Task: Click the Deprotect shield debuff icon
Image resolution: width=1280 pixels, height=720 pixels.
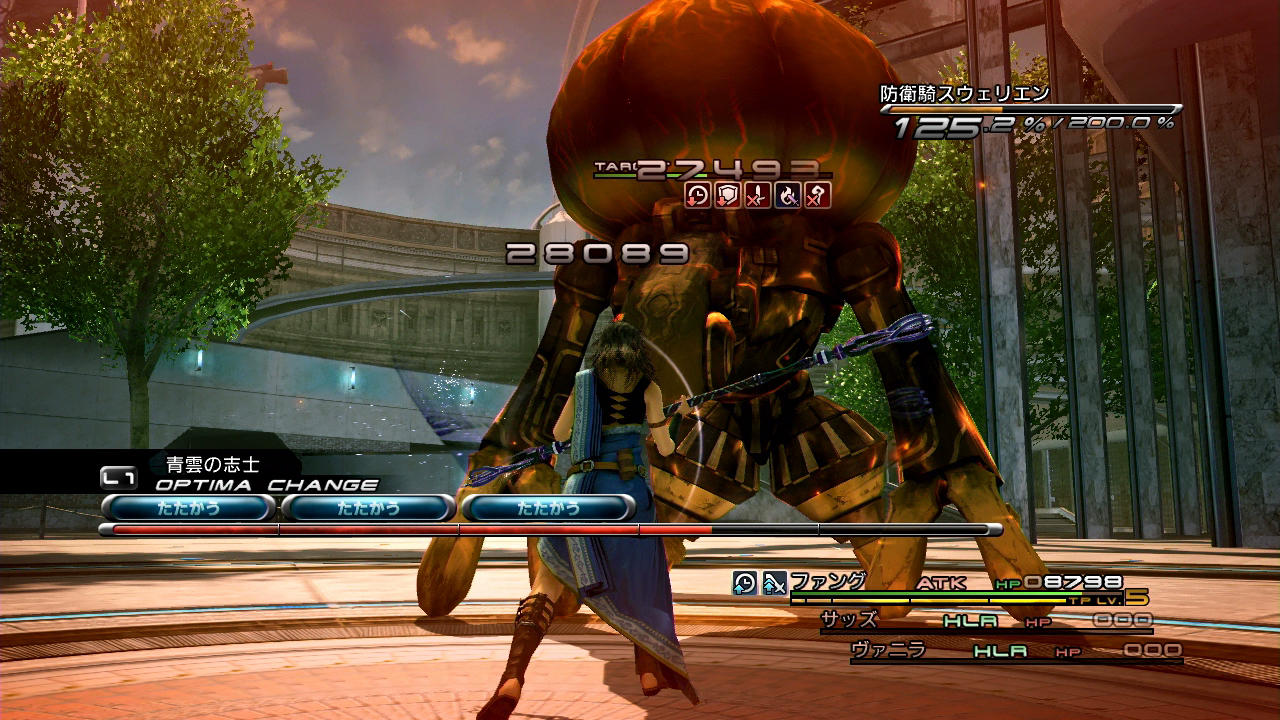Action: coord(727,195)
